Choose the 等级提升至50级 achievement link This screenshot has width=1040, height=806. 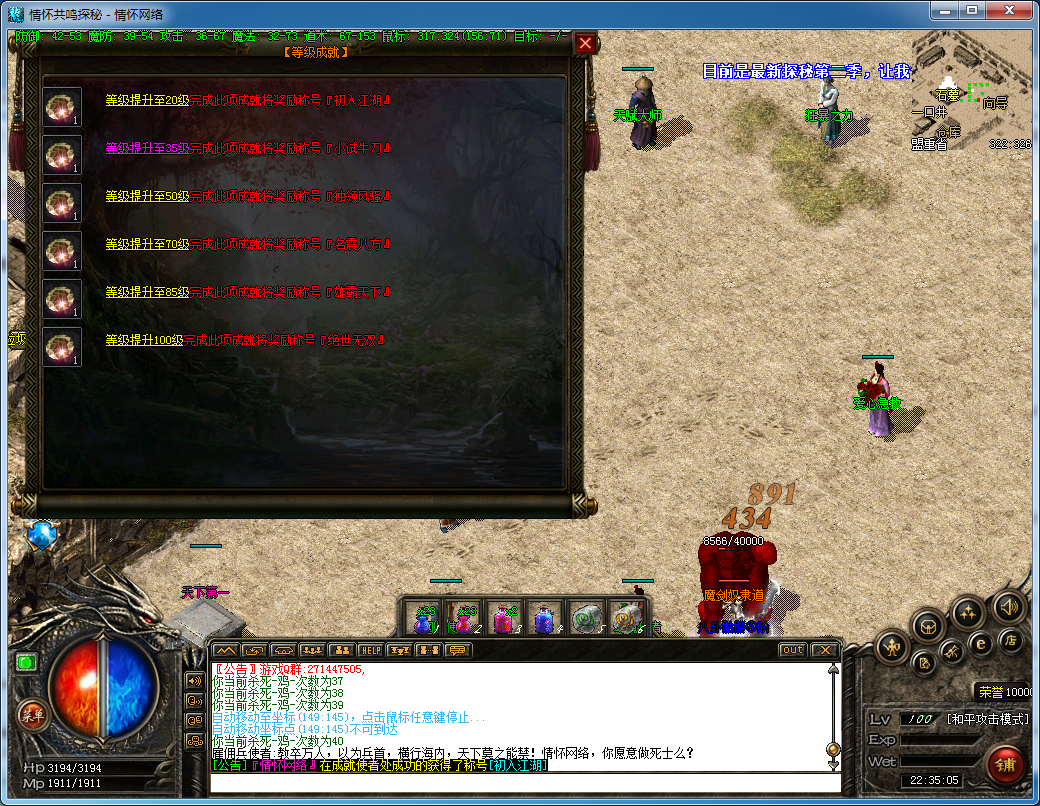147,196
